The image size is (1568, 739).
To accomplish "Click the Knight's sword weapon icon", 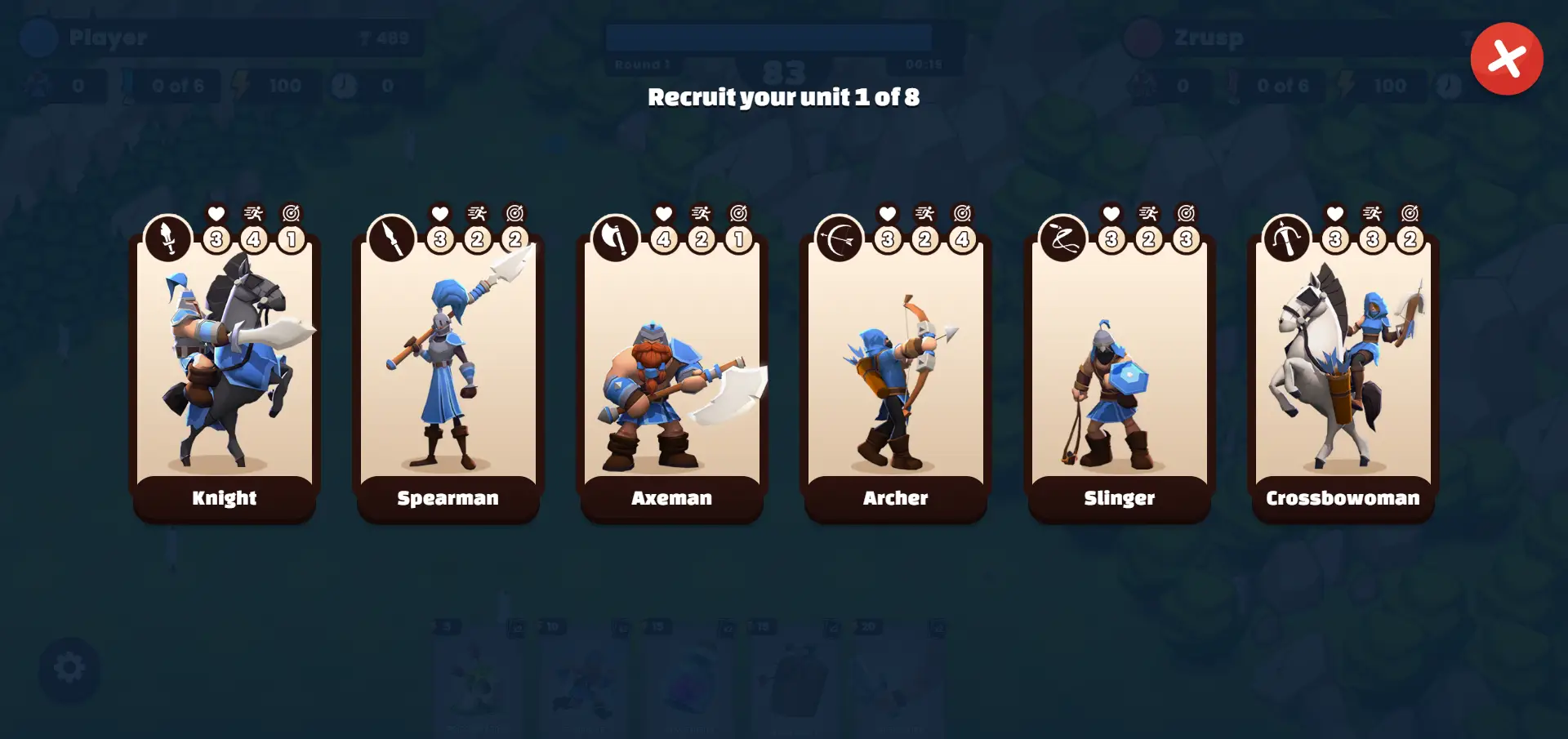I will coord(168,238).
